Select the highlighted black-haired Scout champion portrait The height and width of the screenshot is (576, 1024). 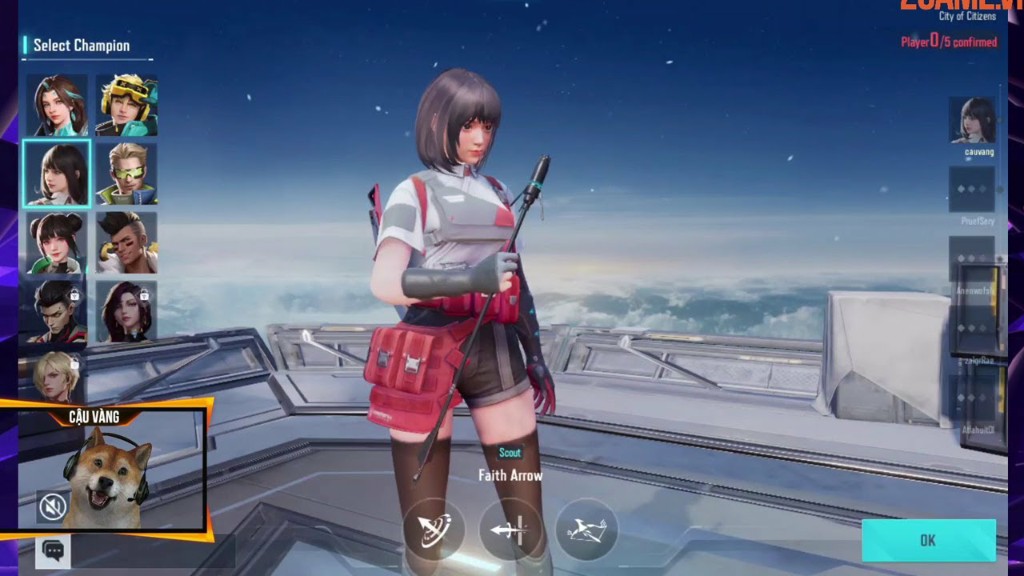point(57,173)
